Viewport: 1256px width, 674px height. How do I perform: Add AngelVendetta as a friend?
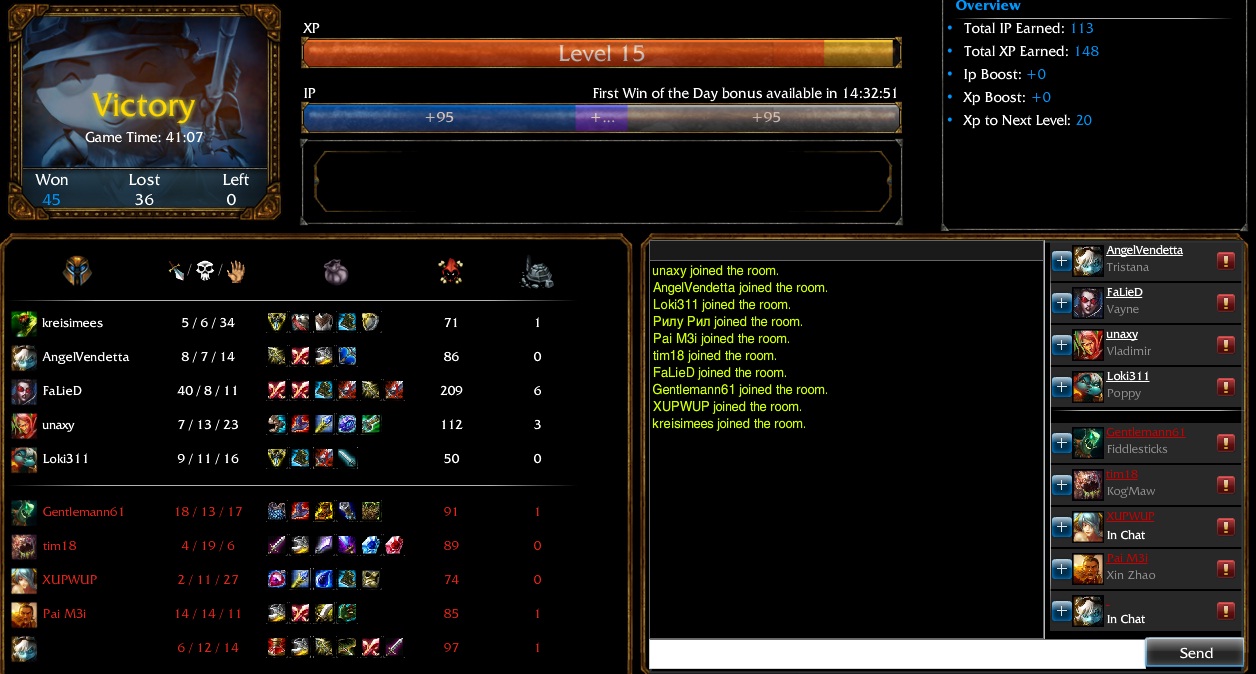click(1061, 261)
